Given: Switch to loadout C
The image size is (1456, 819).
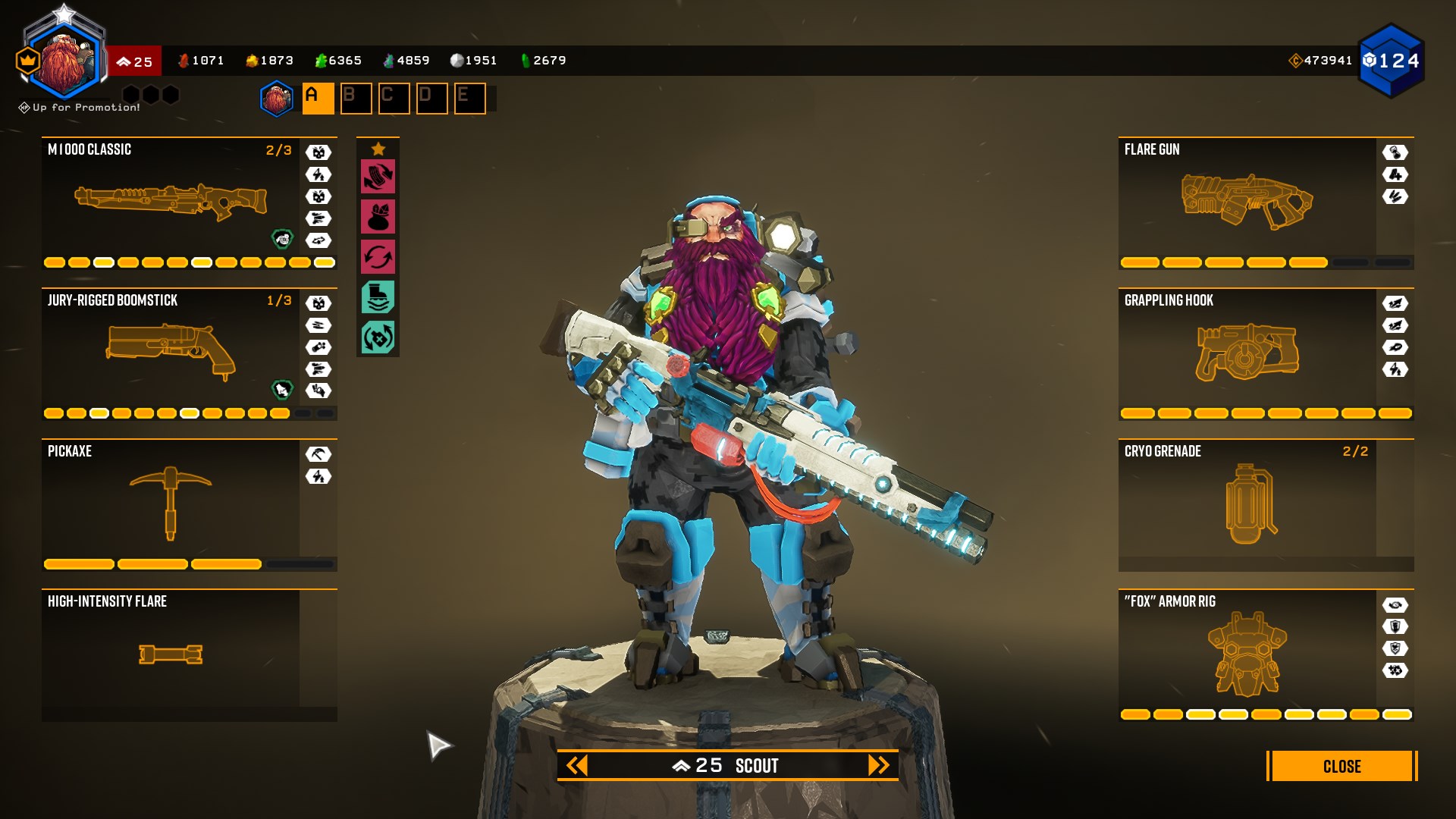Looking at the screenshot, I should [x=394, y=99].
